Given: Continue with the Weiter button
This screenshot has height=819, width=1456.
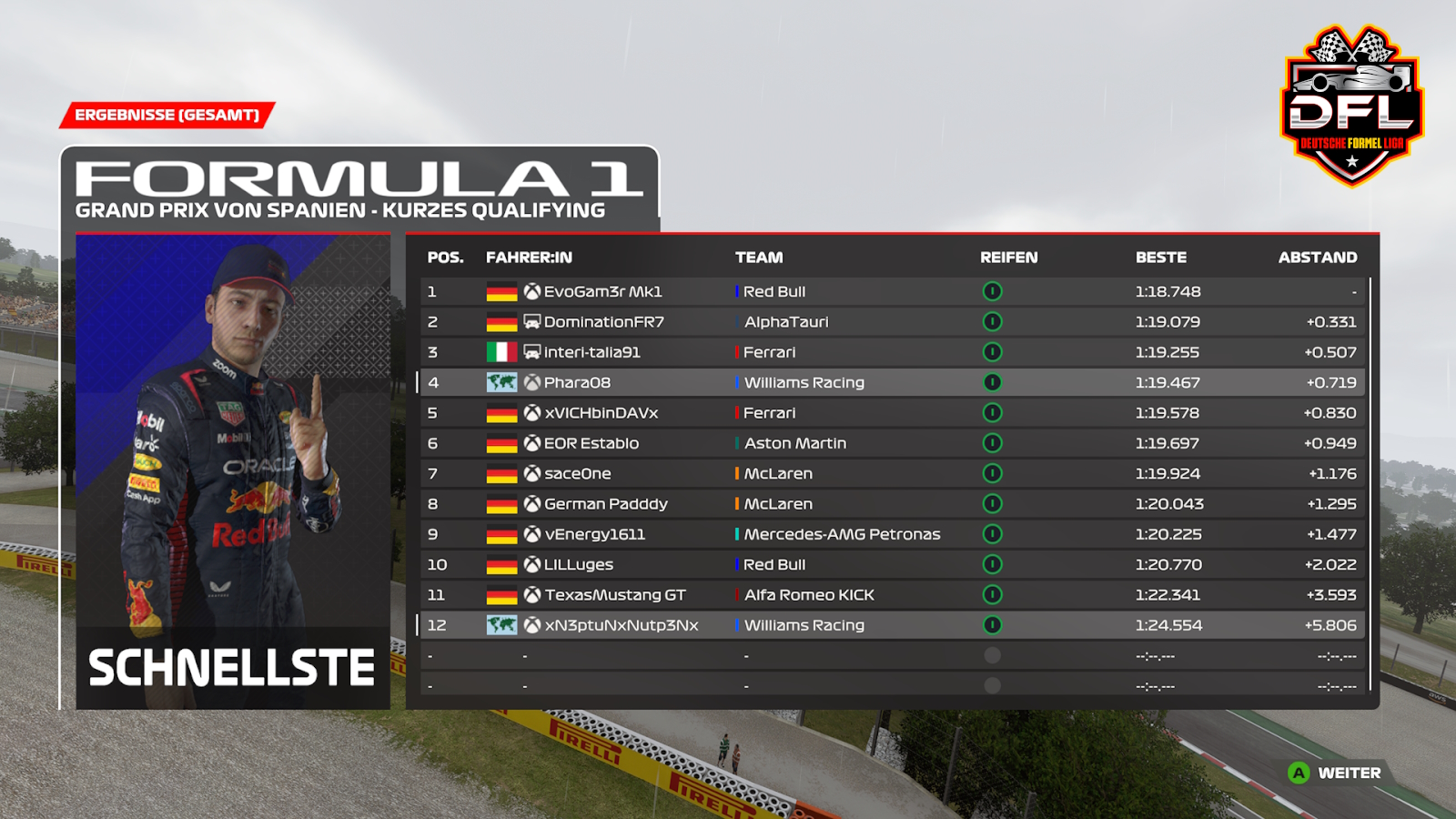Looking at the screenshot, I should coord(1336,773).
